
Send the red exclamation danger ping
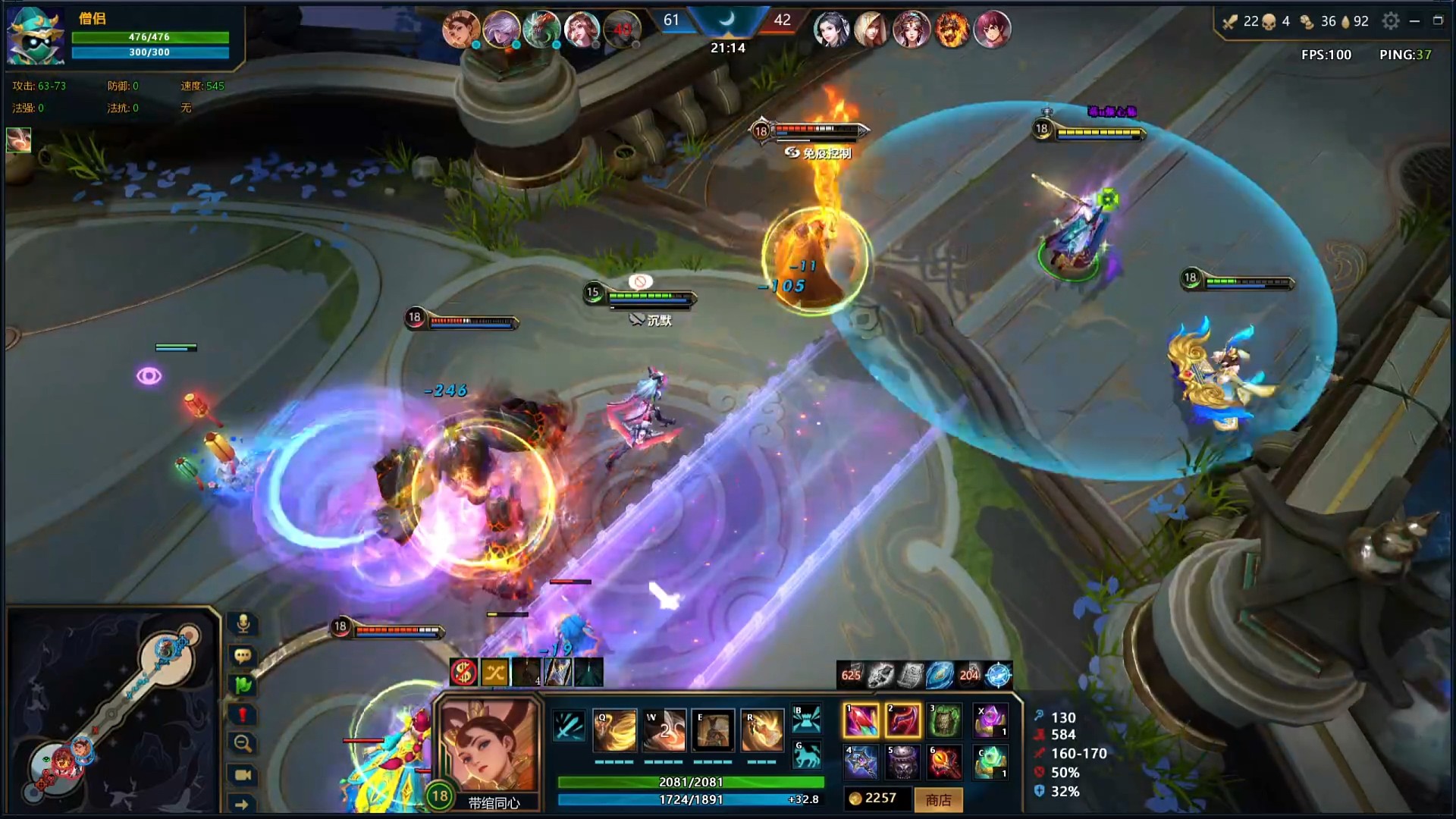coord(243,714)
